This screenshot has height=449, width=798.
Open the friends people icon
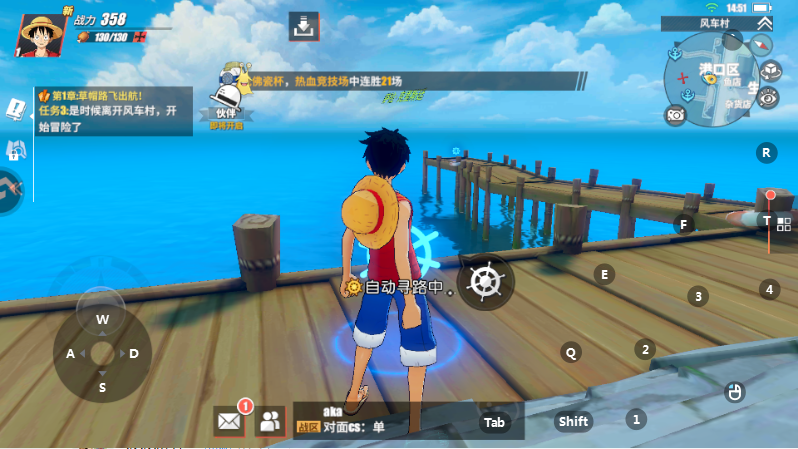pos(270,421)
